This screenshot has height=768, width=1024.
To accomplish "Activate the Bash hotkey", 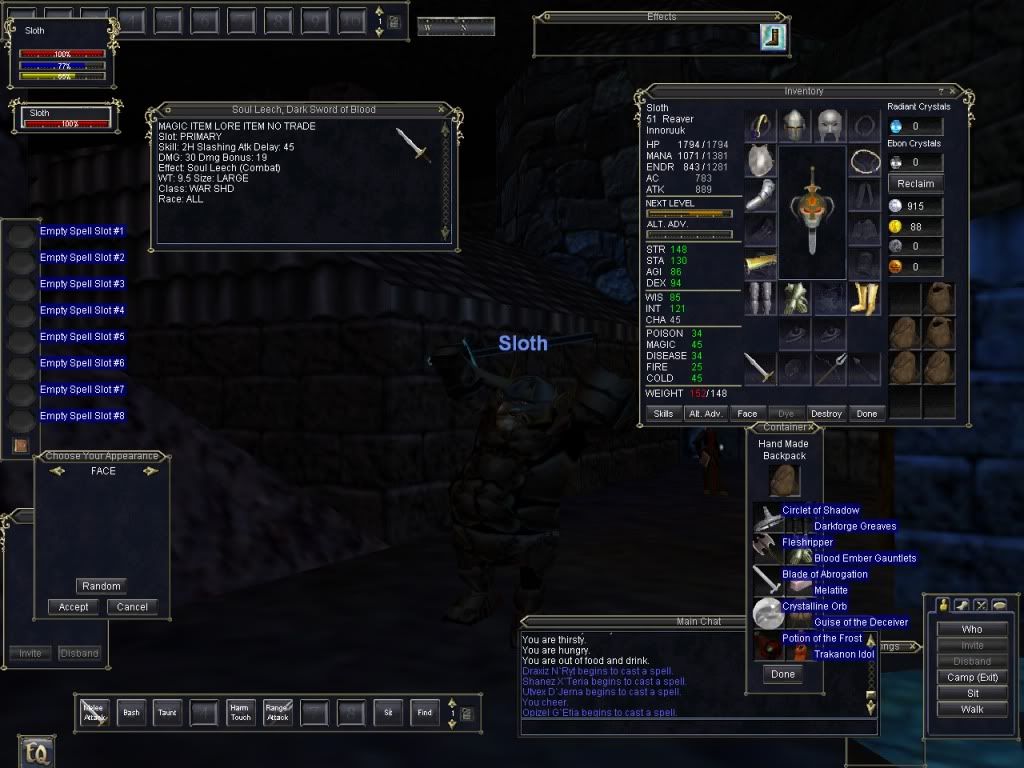I will pos(130,712).
